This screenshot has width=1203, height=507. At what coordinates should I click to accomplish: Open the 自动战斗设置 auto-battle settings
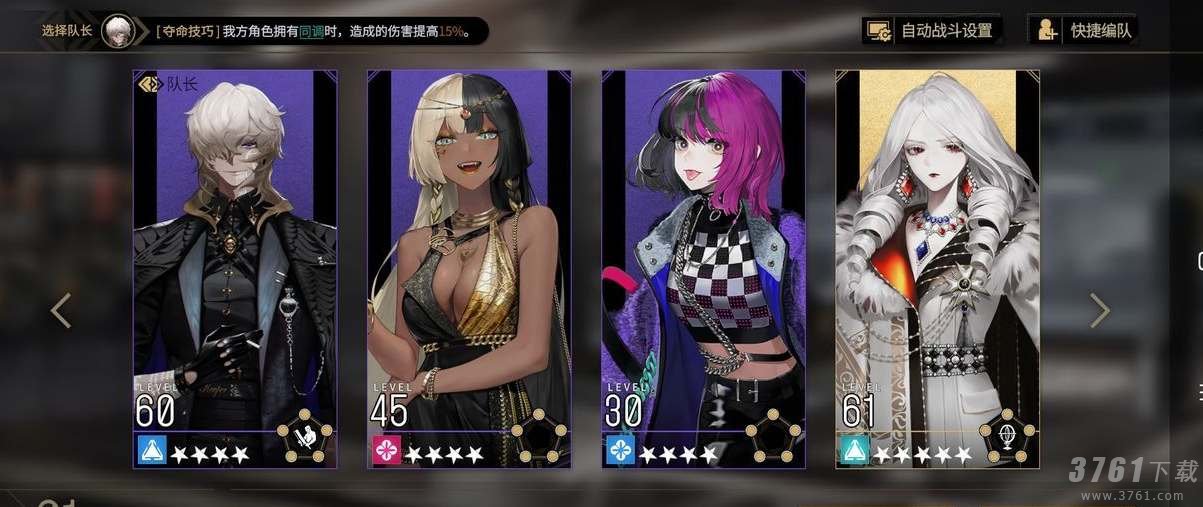click(x=932, y=30)
